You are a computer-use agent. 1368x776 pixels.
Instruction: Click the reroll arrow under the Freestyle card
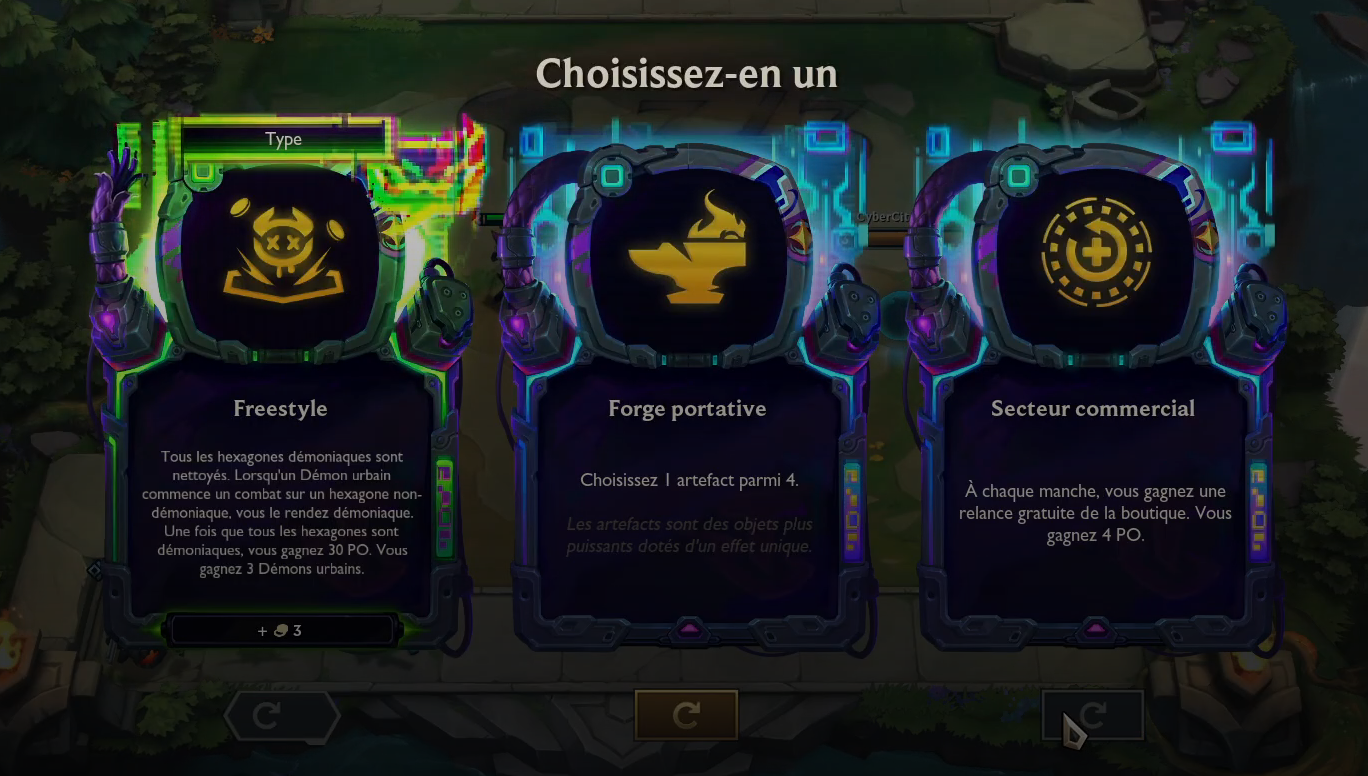283,714
